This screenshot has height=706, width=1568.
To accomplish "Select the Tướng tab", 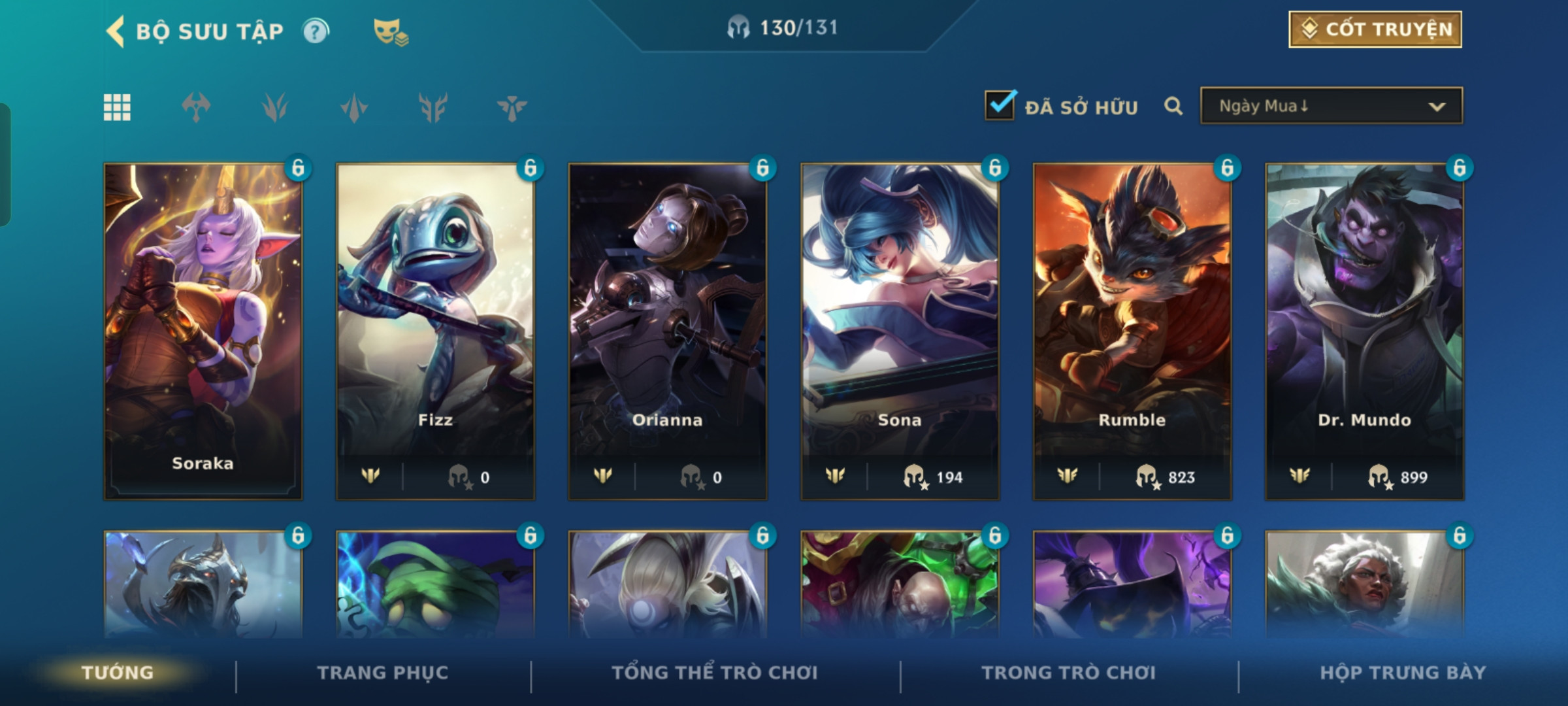I will click(x=118, y=673).
